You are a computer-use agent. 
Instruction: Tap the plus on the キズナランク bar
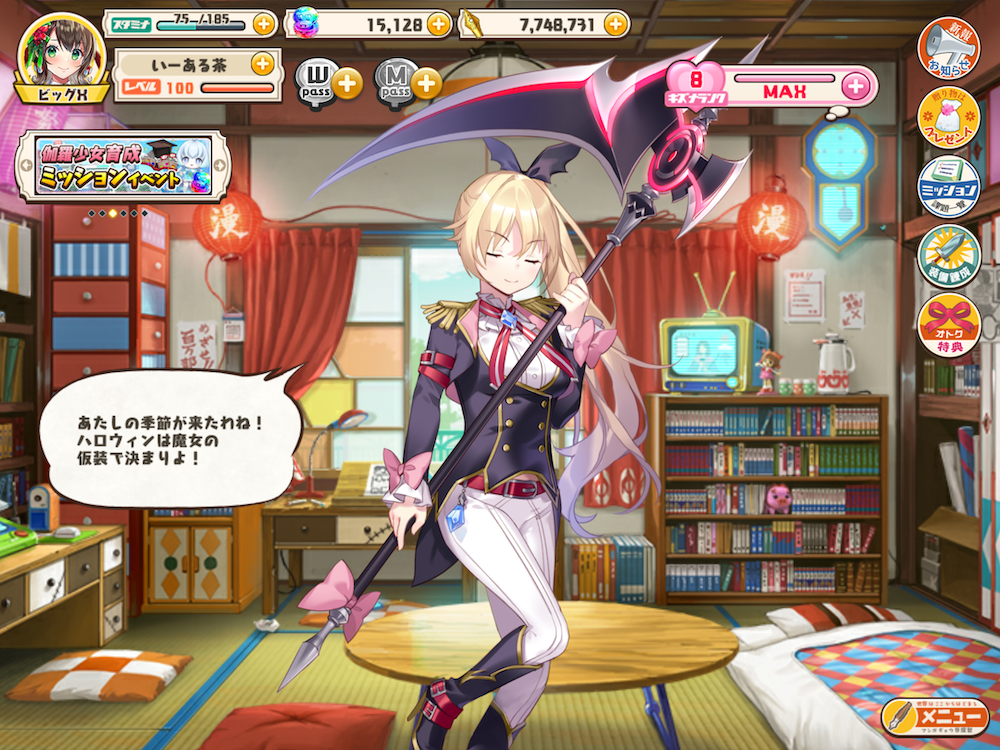click(855, 85)
